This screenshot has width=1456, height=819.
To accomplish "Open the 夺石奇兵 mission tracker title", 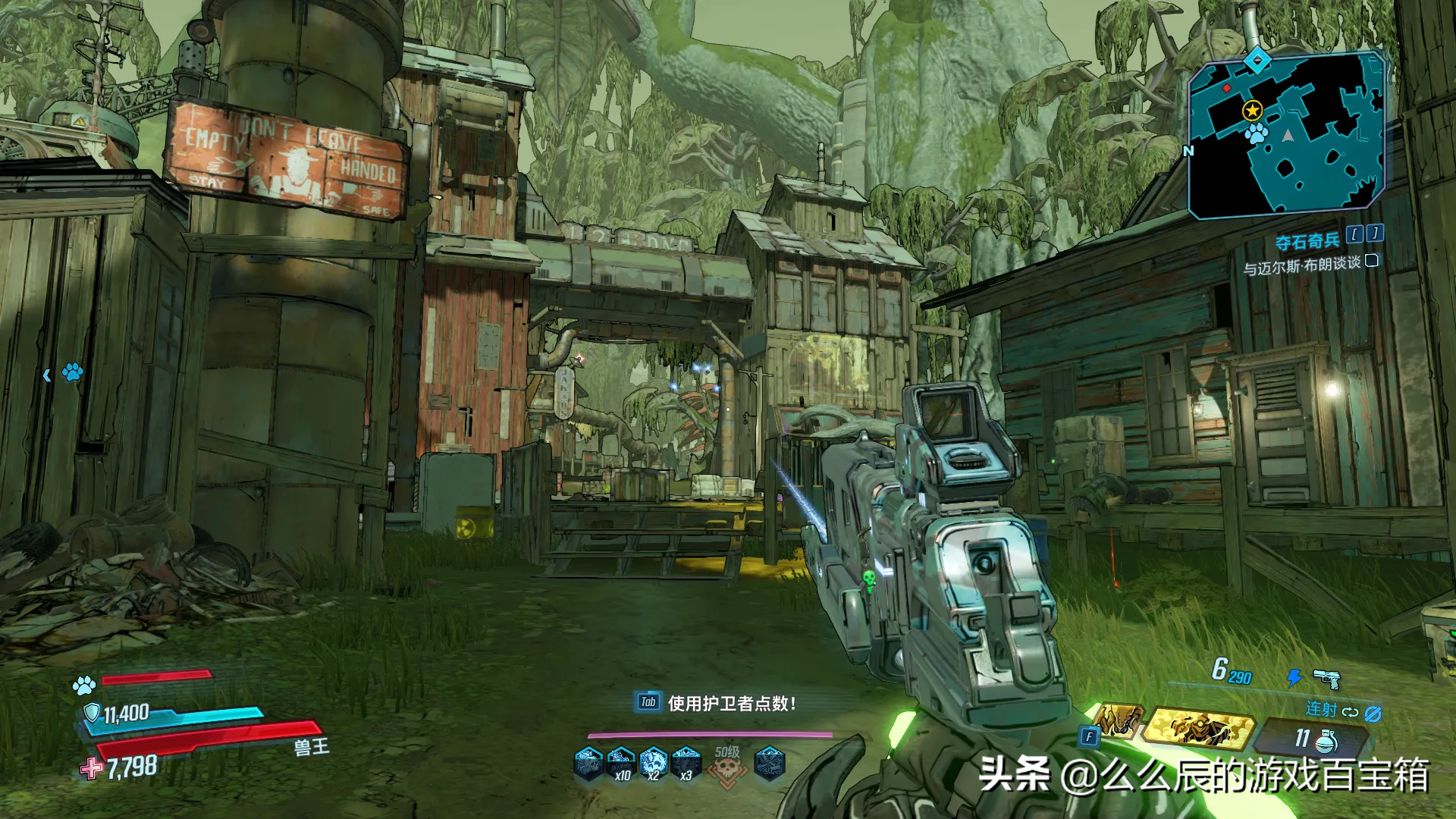I will [1307, 242].
